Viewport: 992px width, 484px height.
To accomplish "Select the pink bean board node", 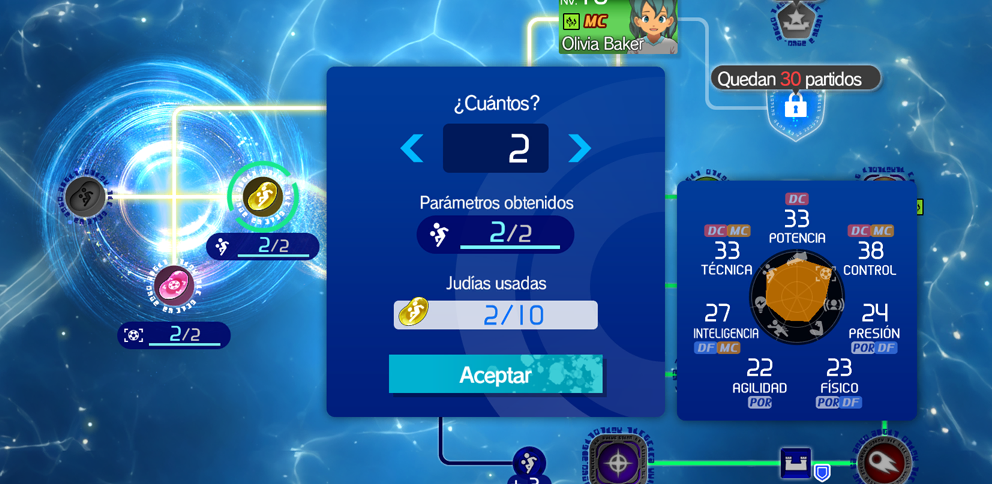I will point(174,285).
